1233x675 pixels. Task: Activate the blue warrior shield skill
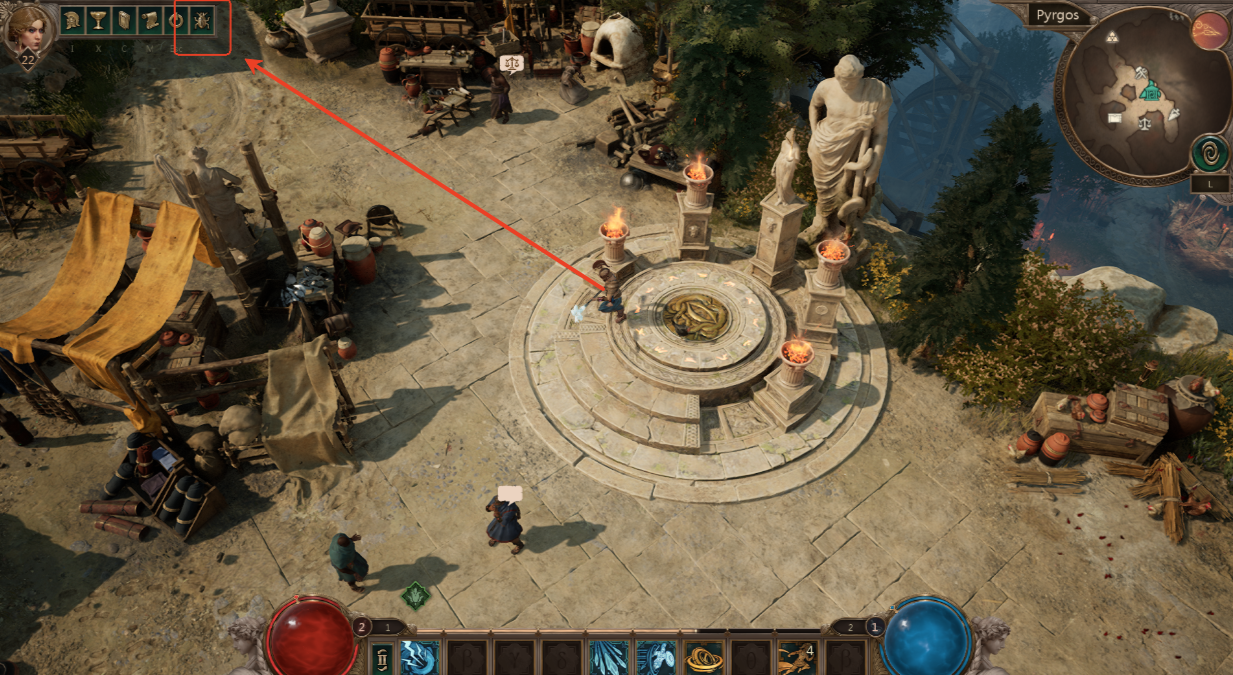pyautogui.click(x=656, y=658)
